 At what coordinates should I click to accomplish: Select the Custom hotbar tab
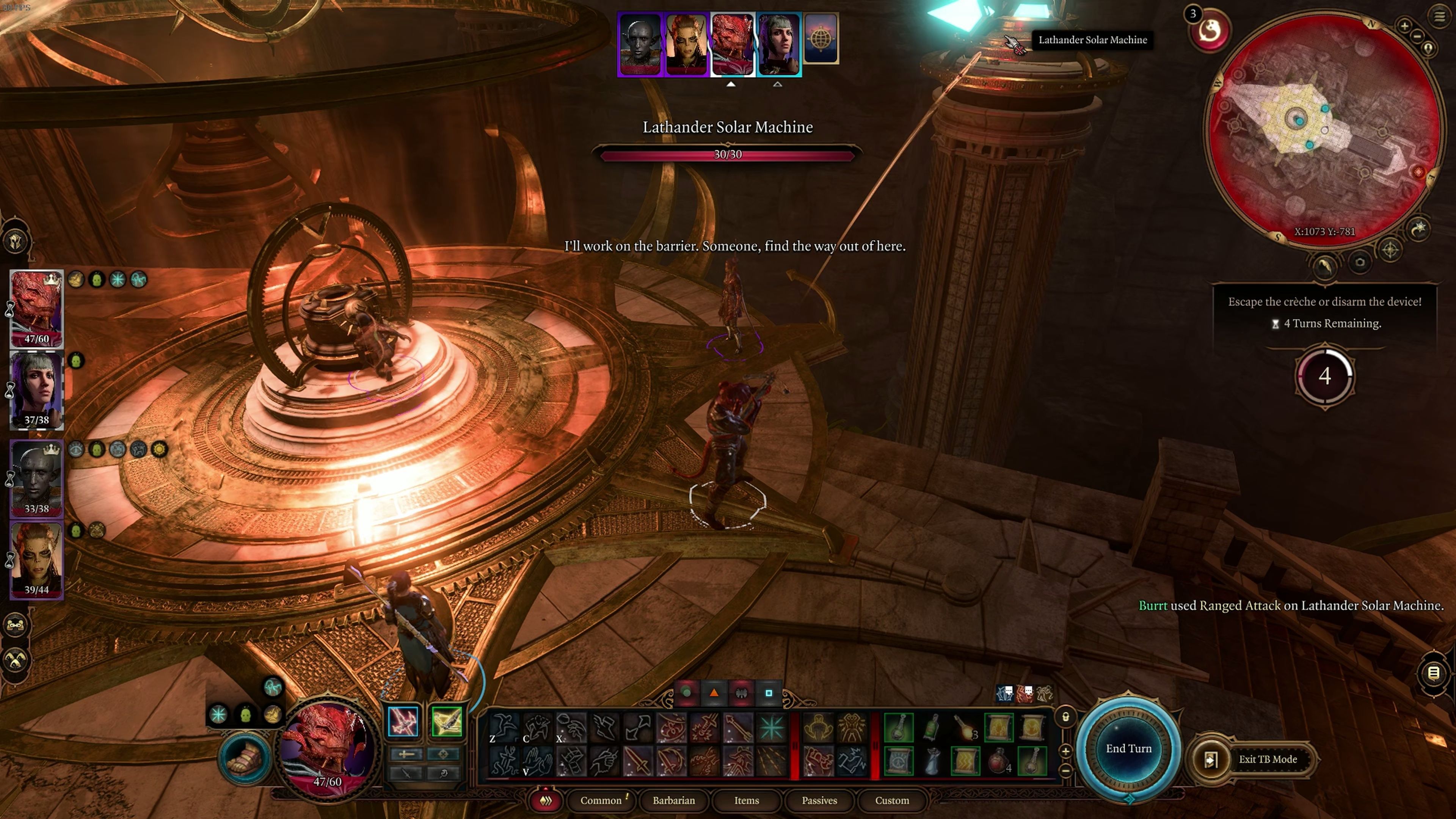coord(892,800)
